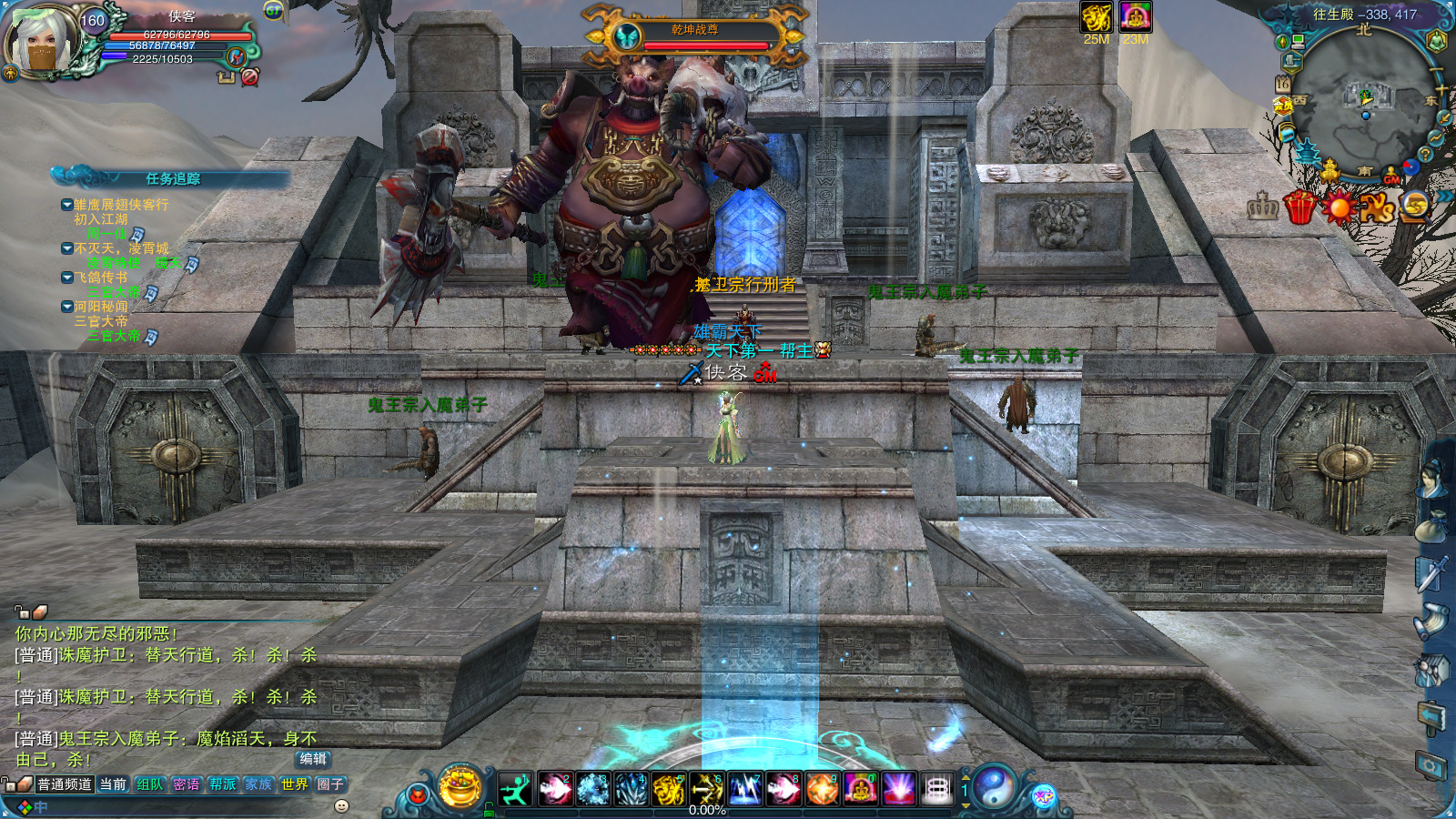
Task: Select the 世界 world chat tab
Action: [x=294, y=784]
